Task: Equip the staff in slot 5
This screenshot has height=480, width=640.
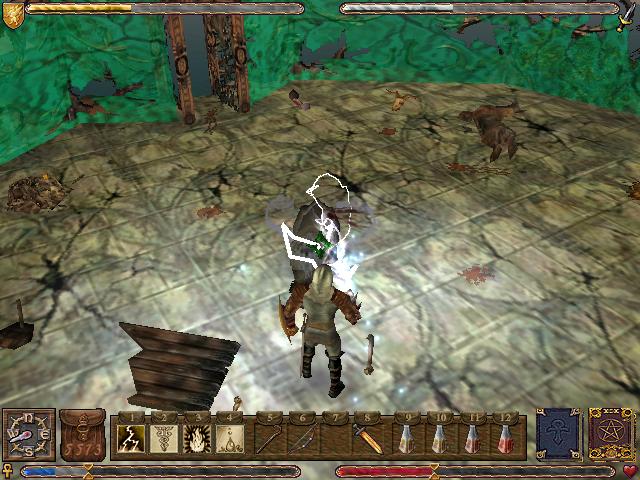Action: pyautogui.click(x=268, y=438)
